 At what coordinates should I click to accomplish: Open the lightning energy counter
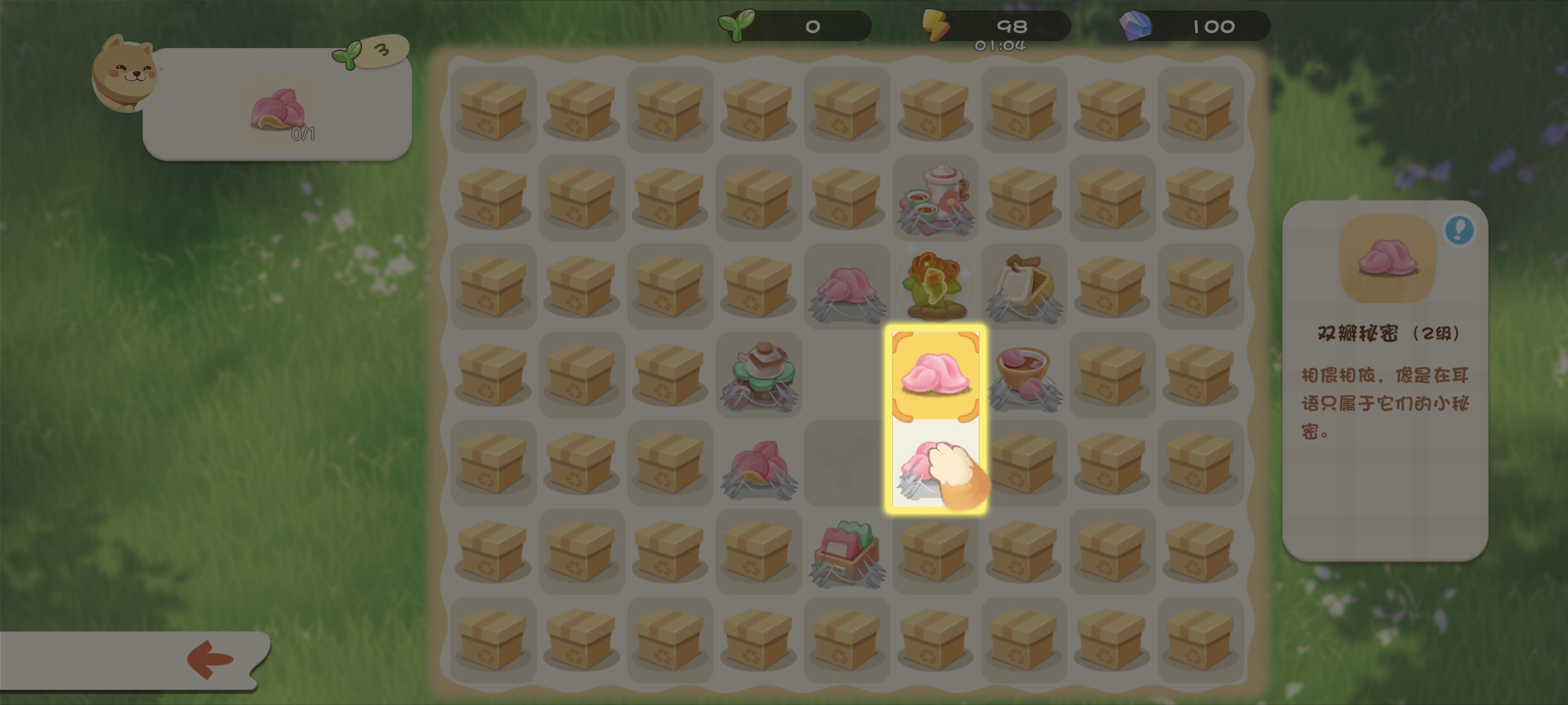click(996, 26)
